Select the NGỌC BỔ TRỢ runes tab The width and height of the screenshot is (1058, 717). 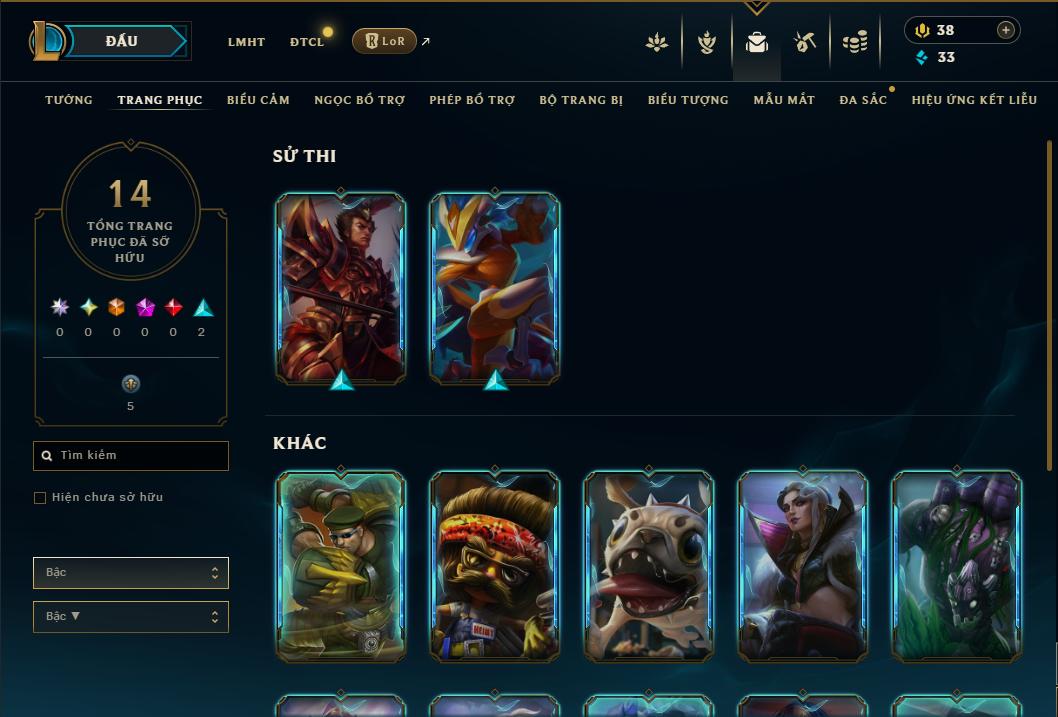pyautogui.click(x=359, y=100)
